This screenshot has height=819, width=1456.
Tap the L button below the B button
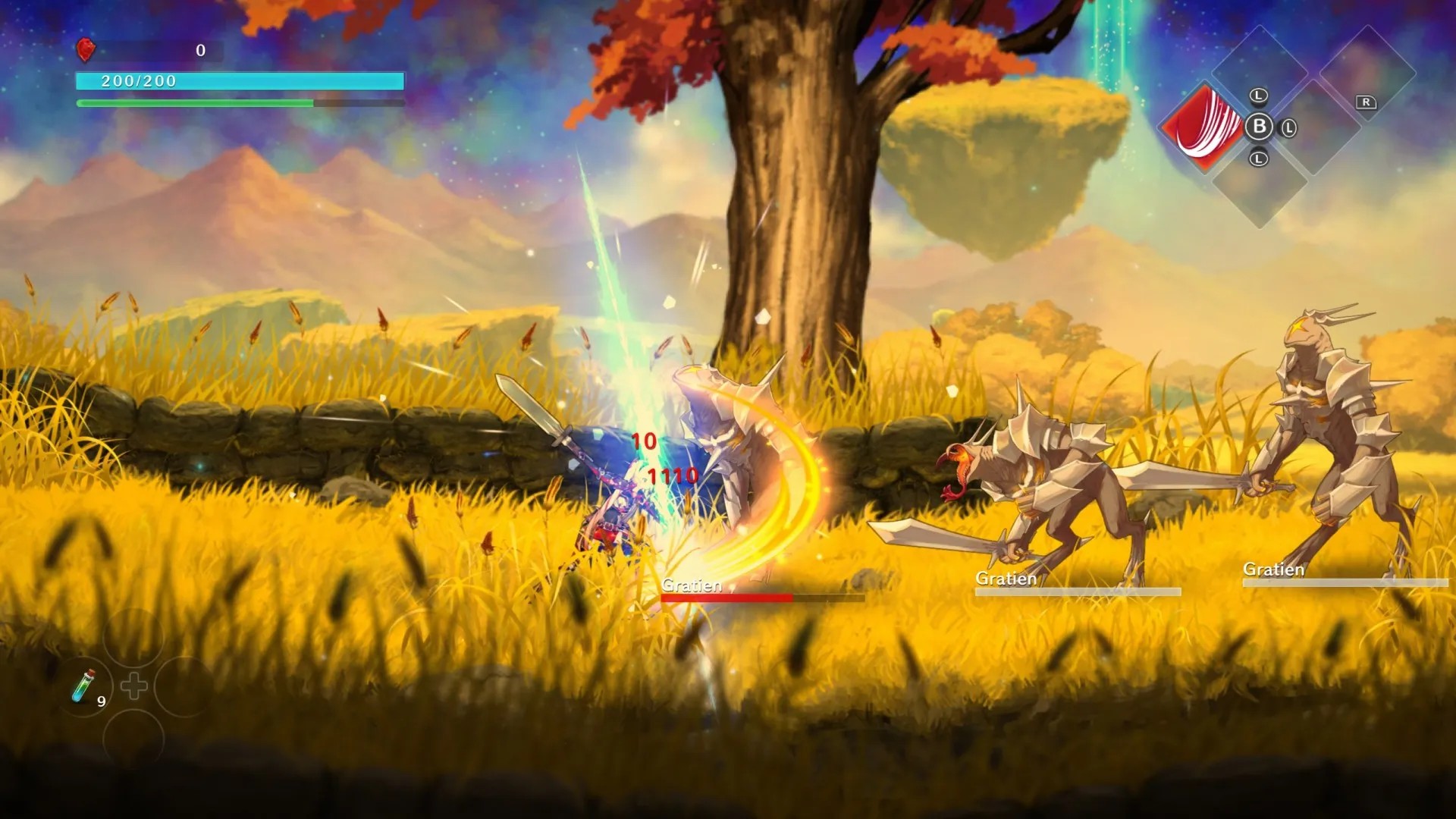pyautogui.click(x=1258, y=158)
